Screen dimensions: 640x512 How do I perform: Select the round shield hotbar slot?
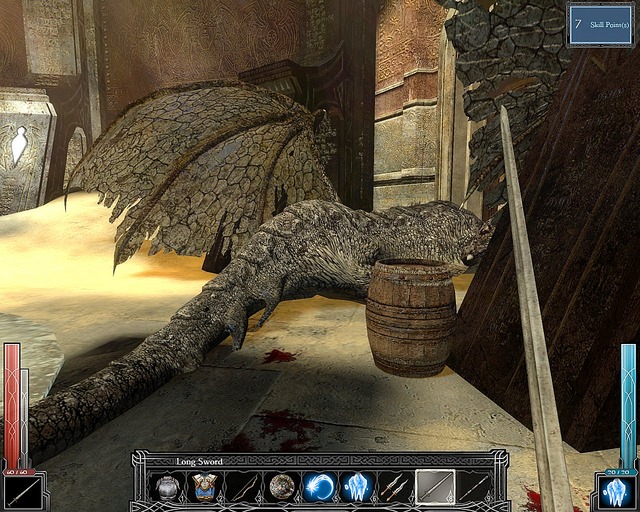pyautogui.click(x=281, y=488)
